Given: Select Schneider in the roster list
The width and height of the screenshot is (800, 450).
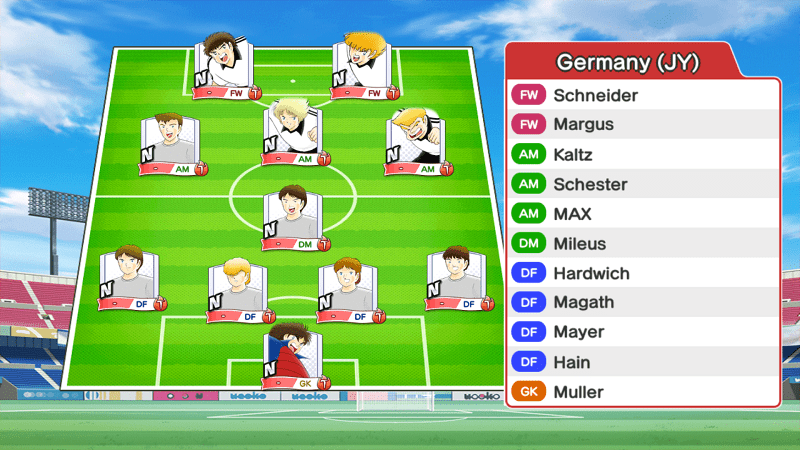Looking at the screenshot, I should [642, 96].
